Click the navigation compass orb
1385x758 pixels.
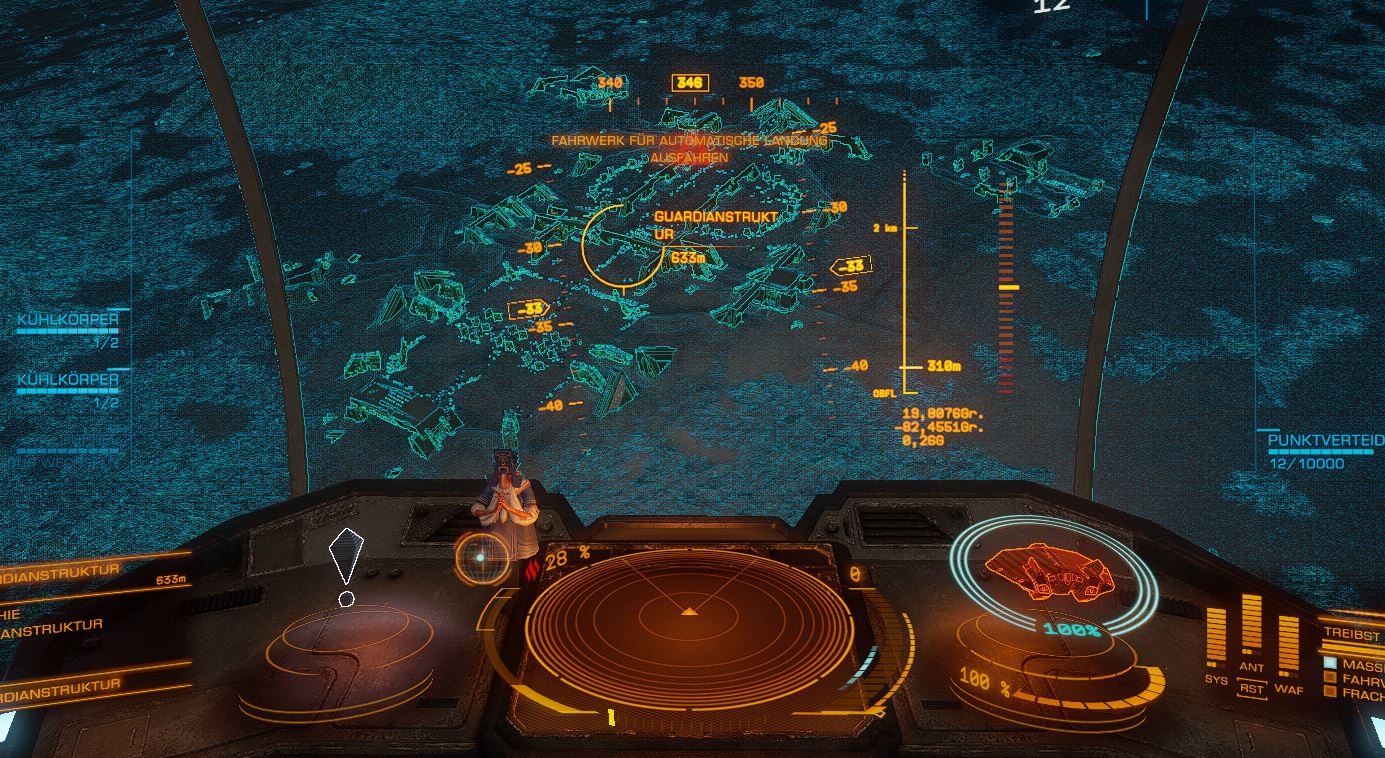pyautogui.click(x=480, y=557)
